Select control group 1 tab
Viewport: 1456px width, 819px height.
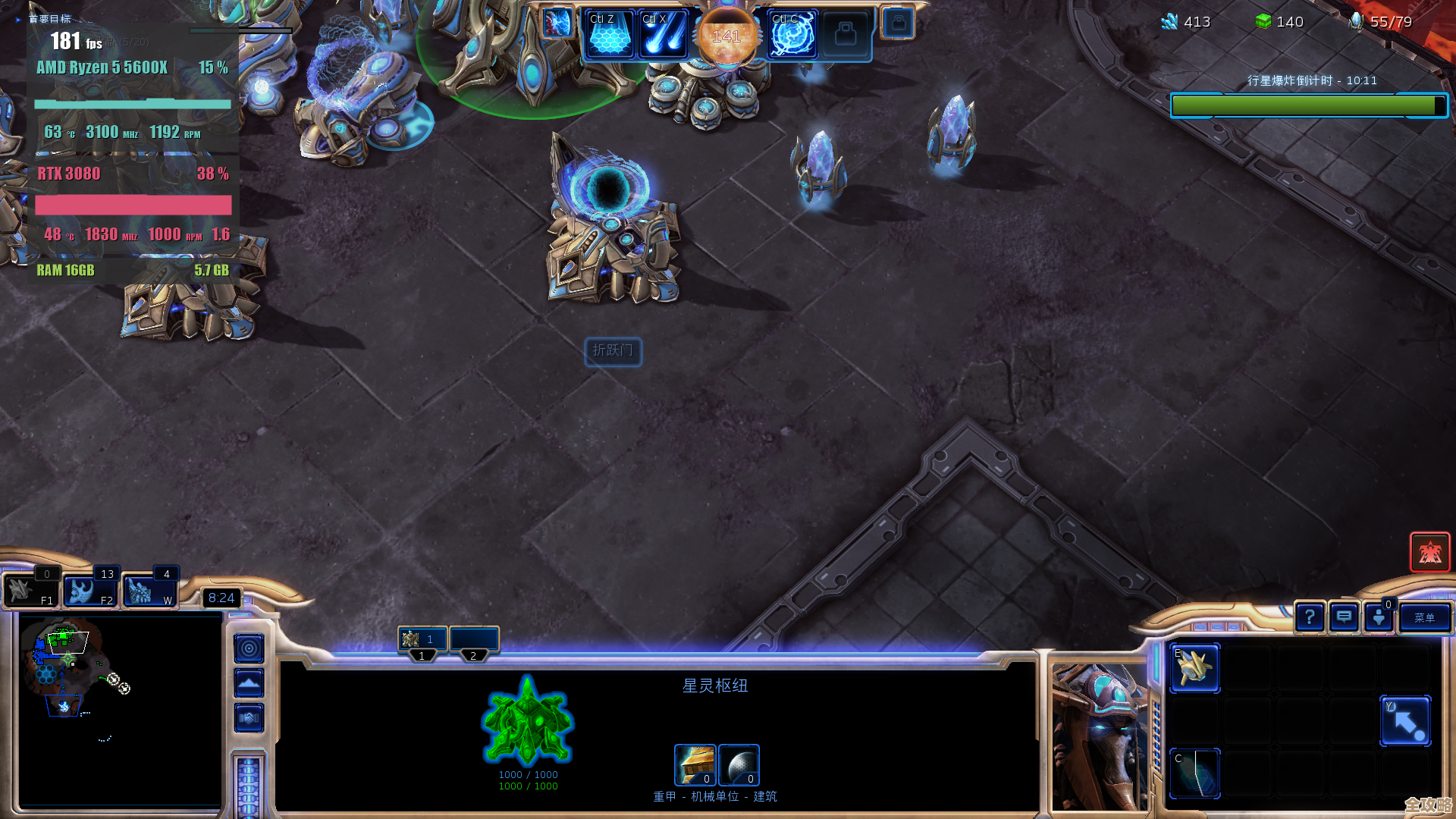422,641
